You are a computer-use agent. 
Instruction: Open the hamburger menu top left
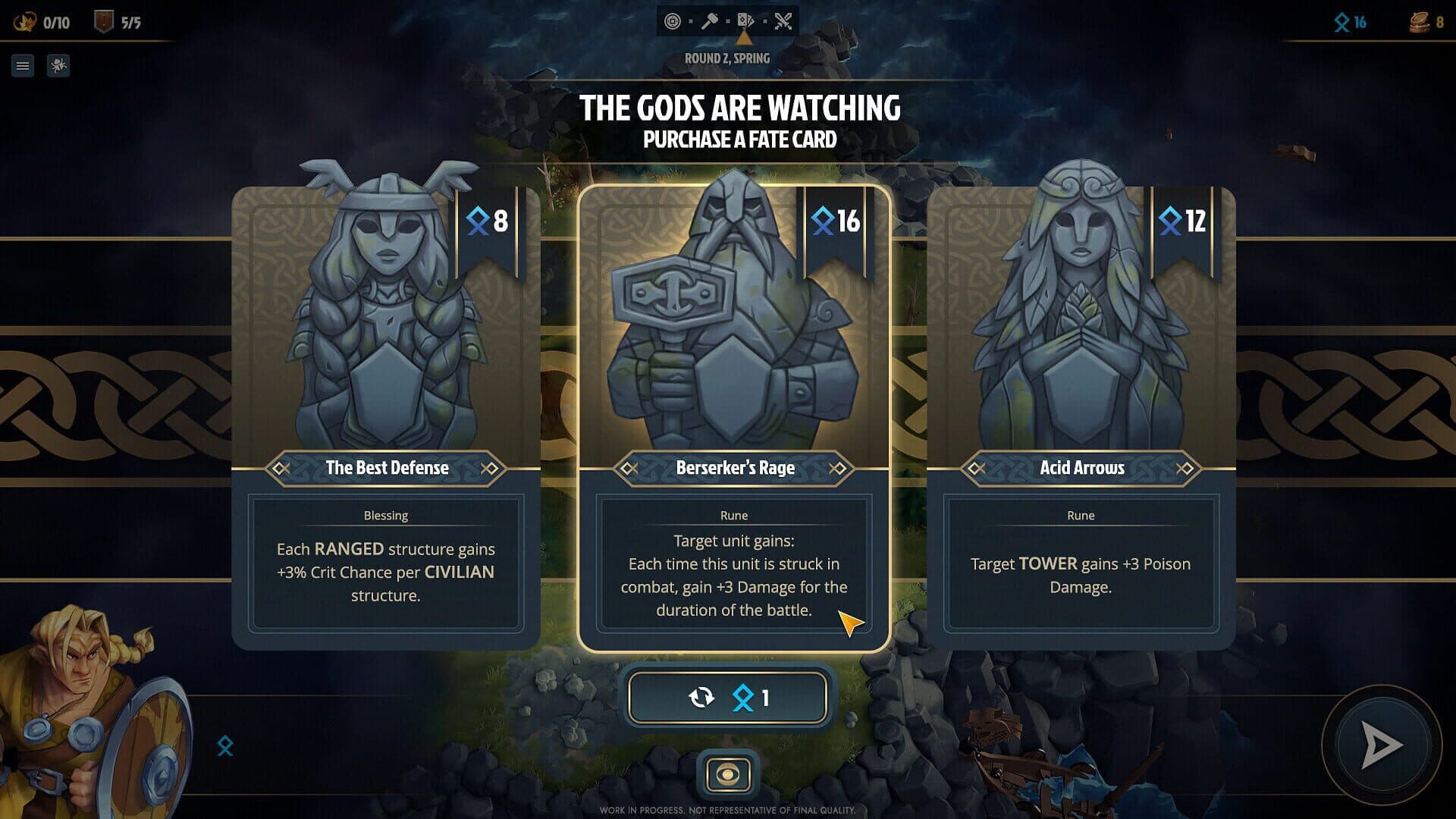[x=23, y=66]
